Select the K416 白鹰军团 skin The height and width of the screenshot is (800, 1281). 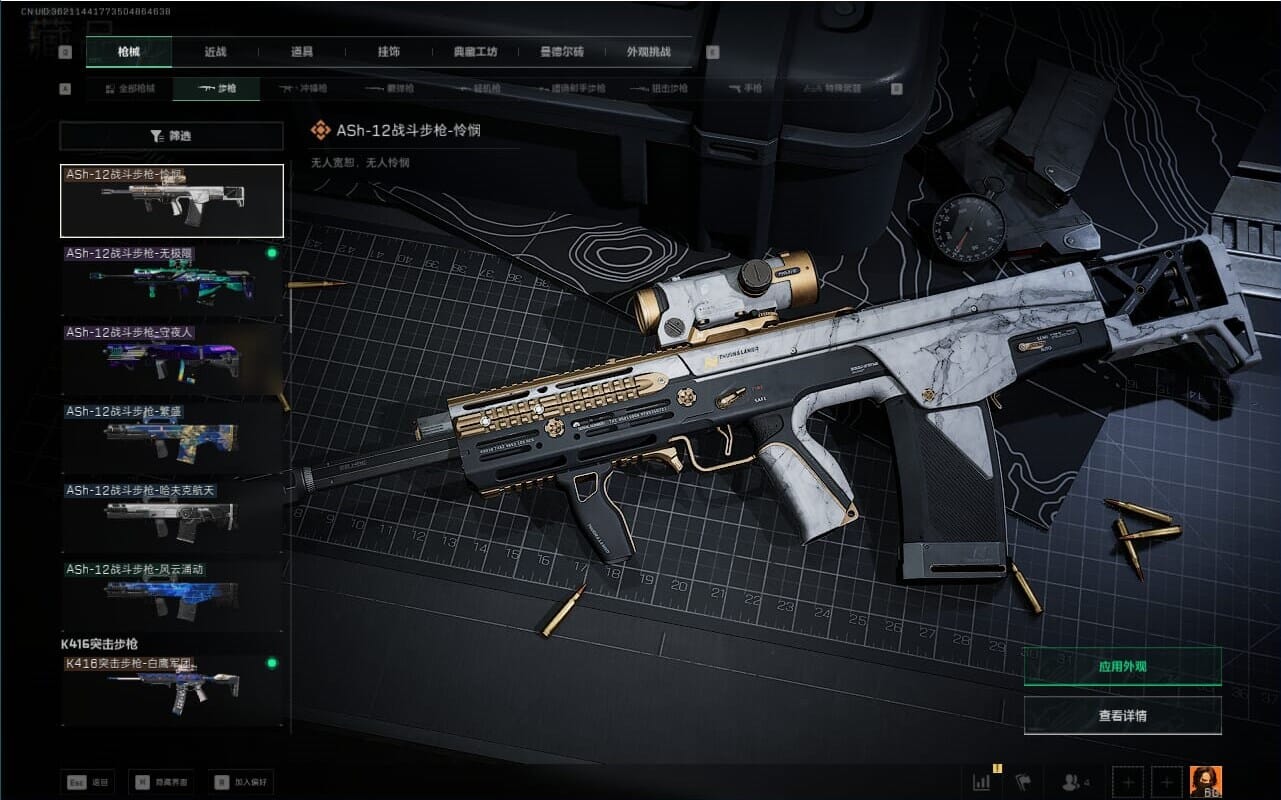171,689
